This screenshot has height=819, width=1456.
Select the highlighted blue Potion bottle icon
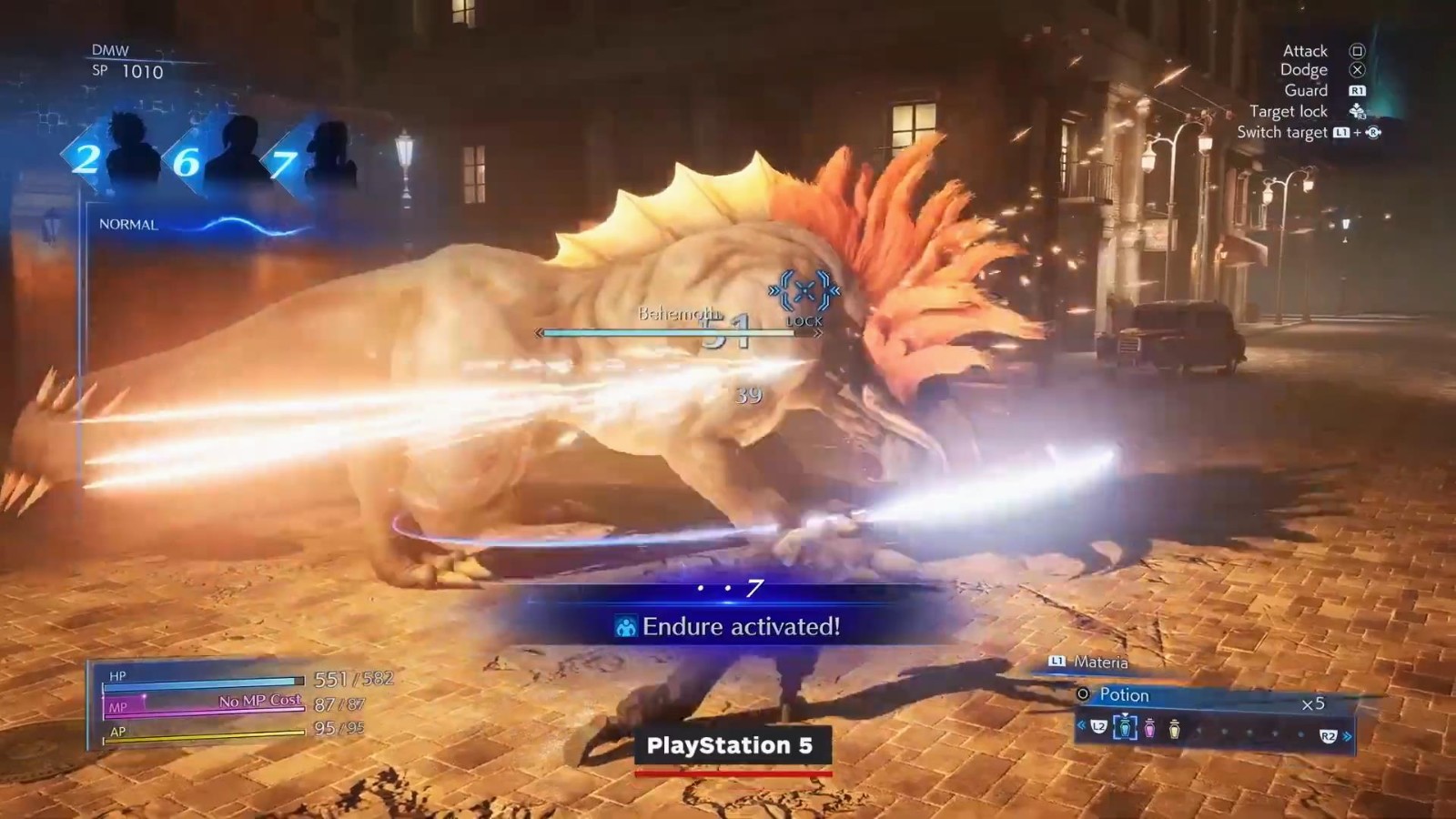coord(1125,728)
